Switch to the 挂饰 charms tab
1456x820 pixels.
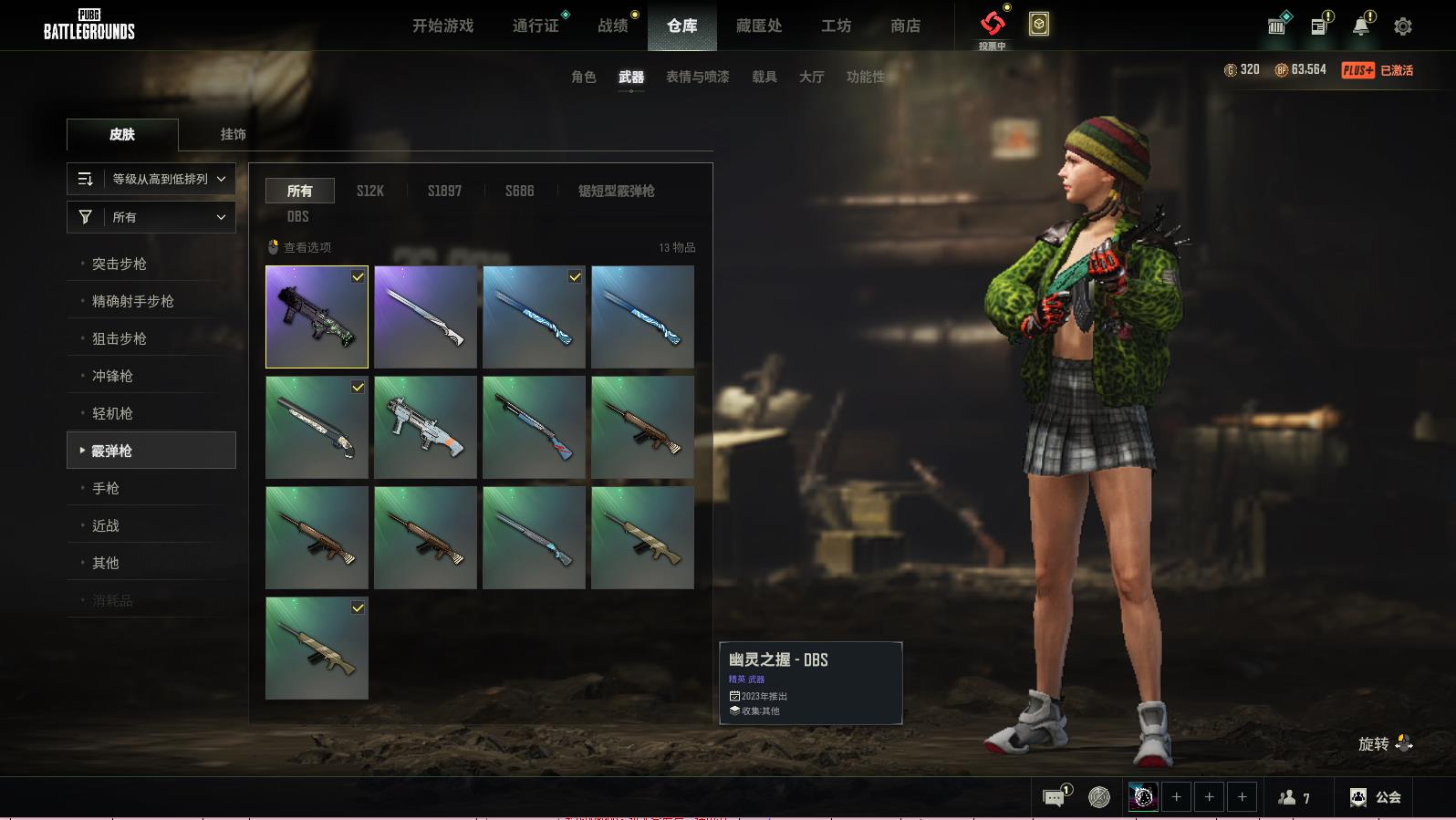tap(233, 134)
